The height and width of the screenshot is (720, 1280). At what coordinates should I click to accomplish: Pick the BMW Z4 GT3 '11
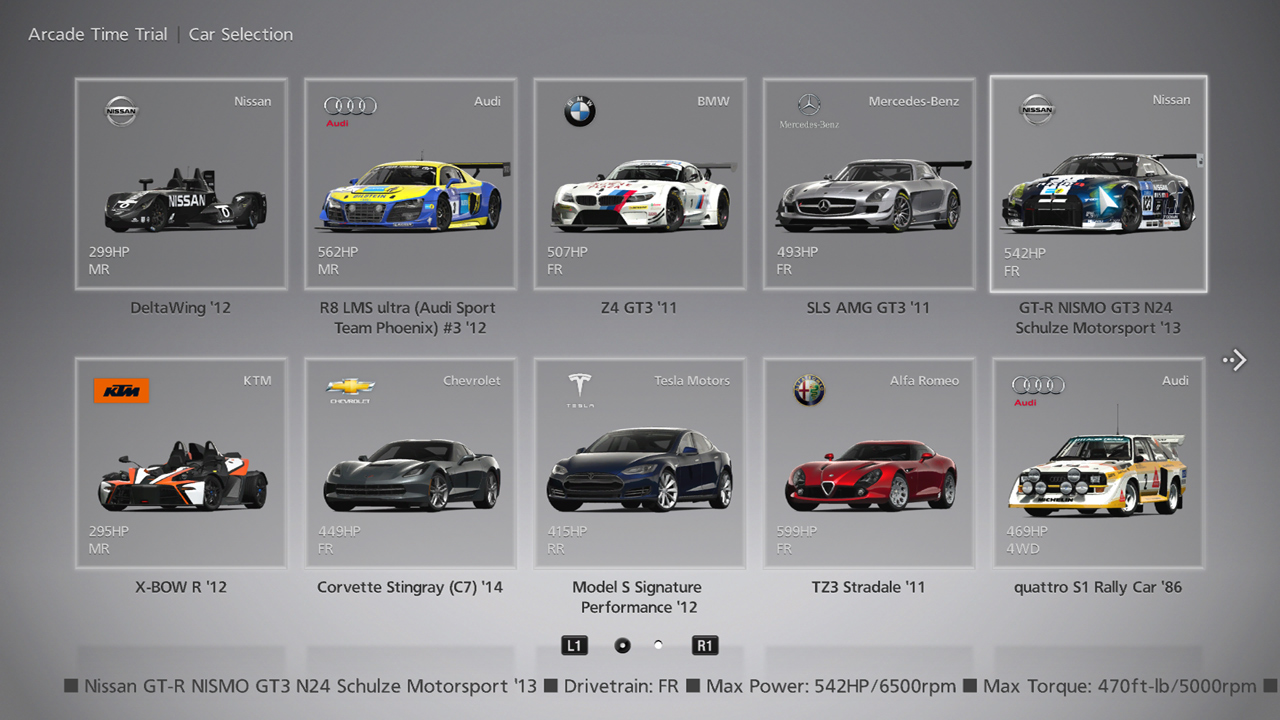coord(639,185)
